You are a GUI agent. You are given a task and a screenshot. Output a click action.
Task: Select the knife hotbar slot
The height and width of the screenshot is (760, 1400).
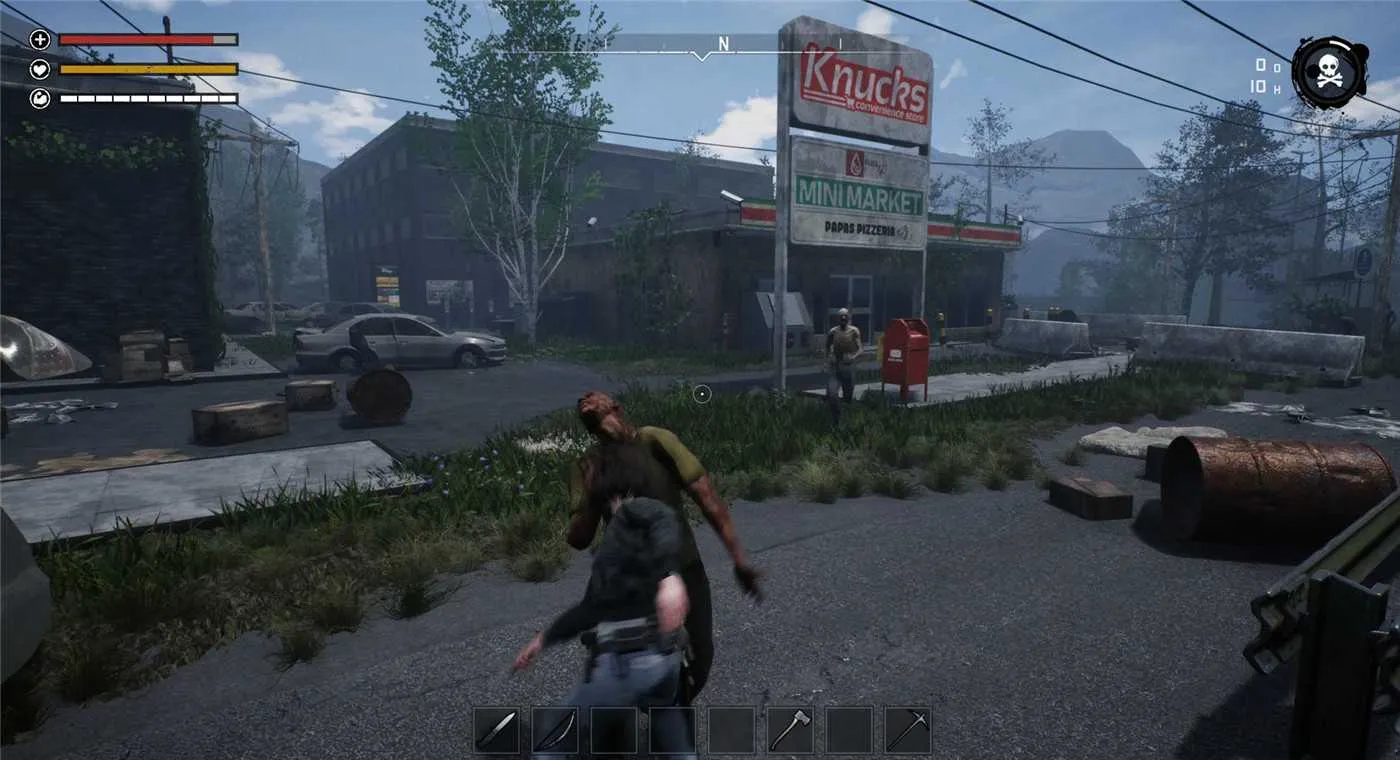(x=496, y=730)
